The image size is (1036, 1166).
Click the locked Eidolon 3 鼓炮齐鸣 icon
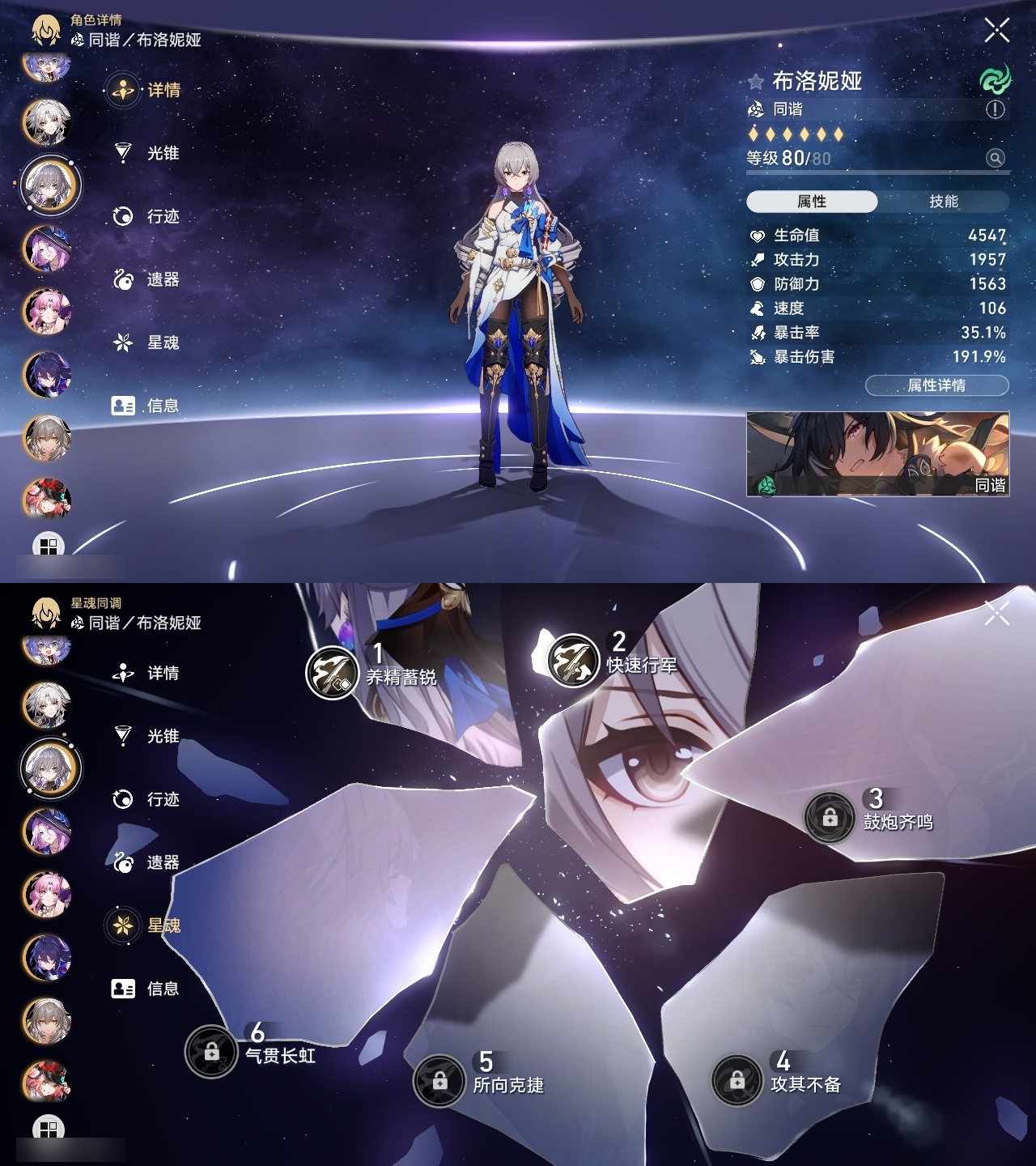tap(829, 819)
